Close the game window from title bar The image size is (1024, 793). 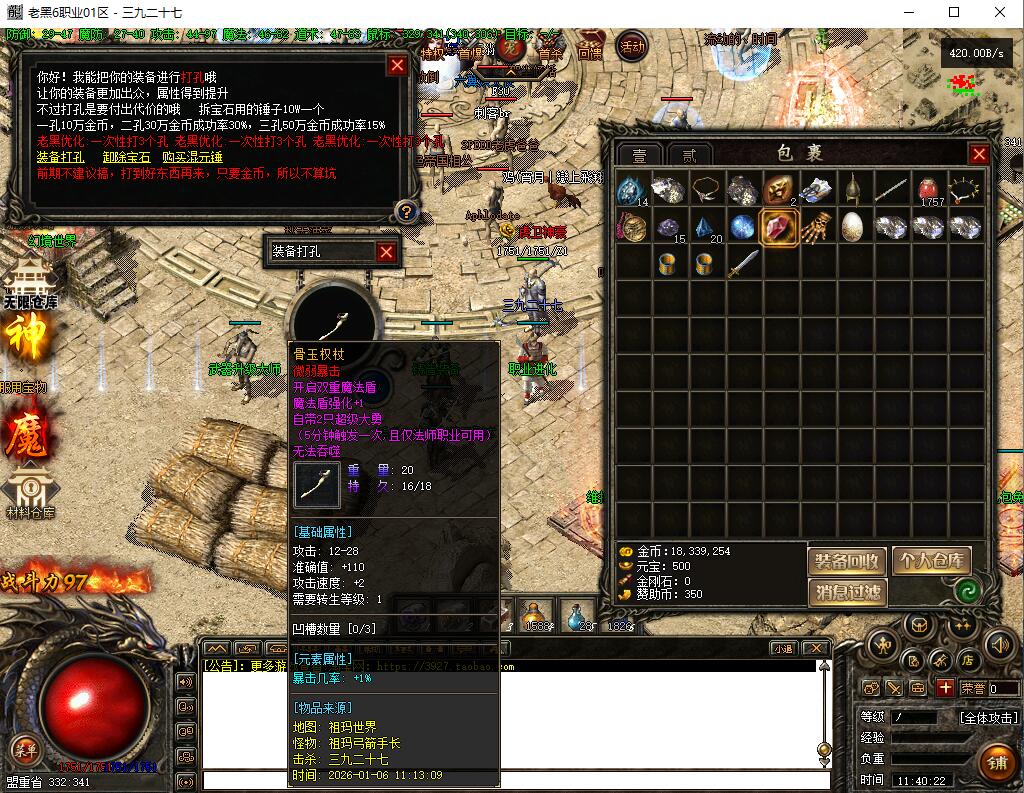[1000, 12]
